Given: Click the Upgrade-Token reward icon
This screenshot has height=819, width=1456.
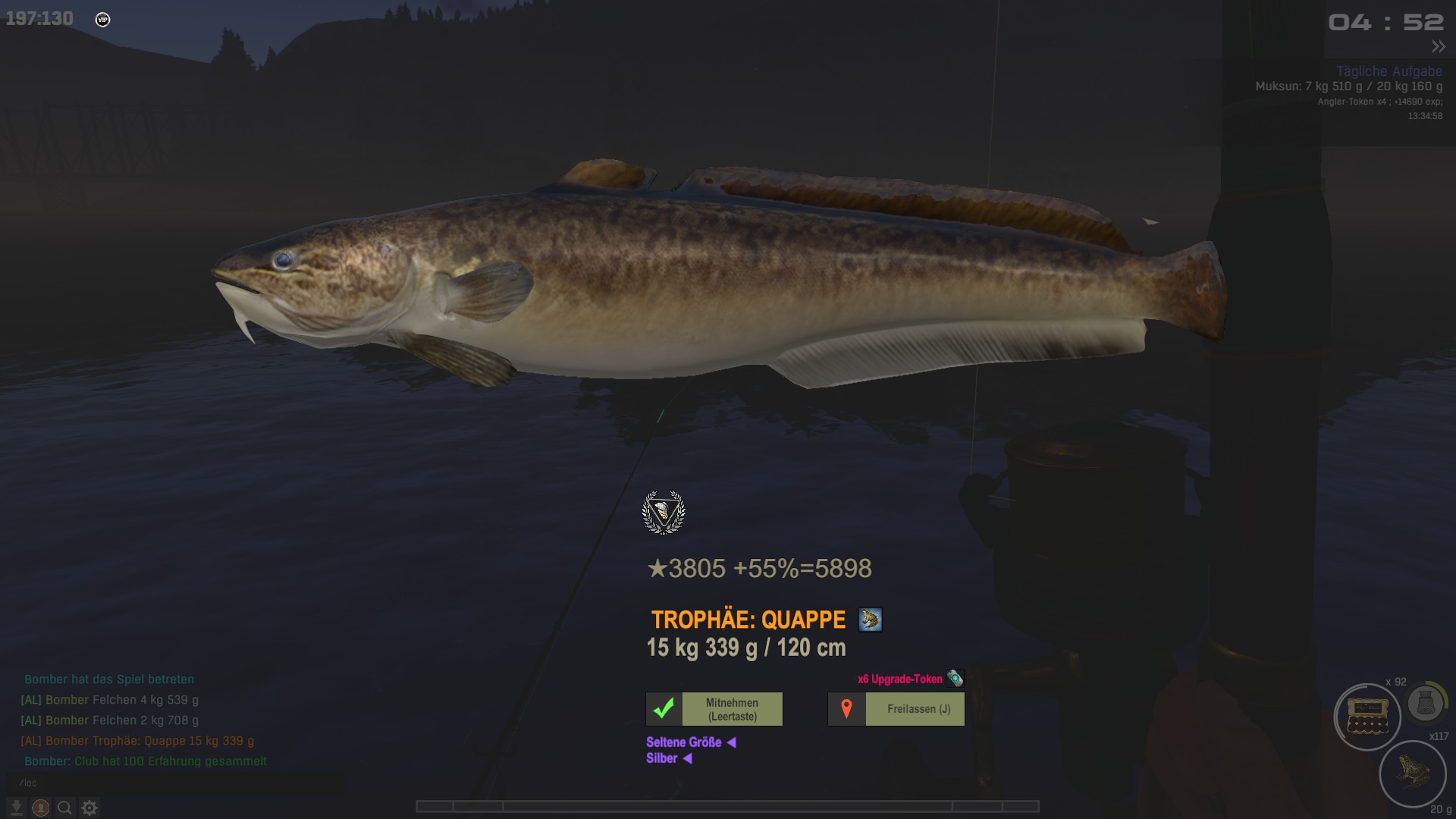Looking at the screenshot, I should point(955,678).
